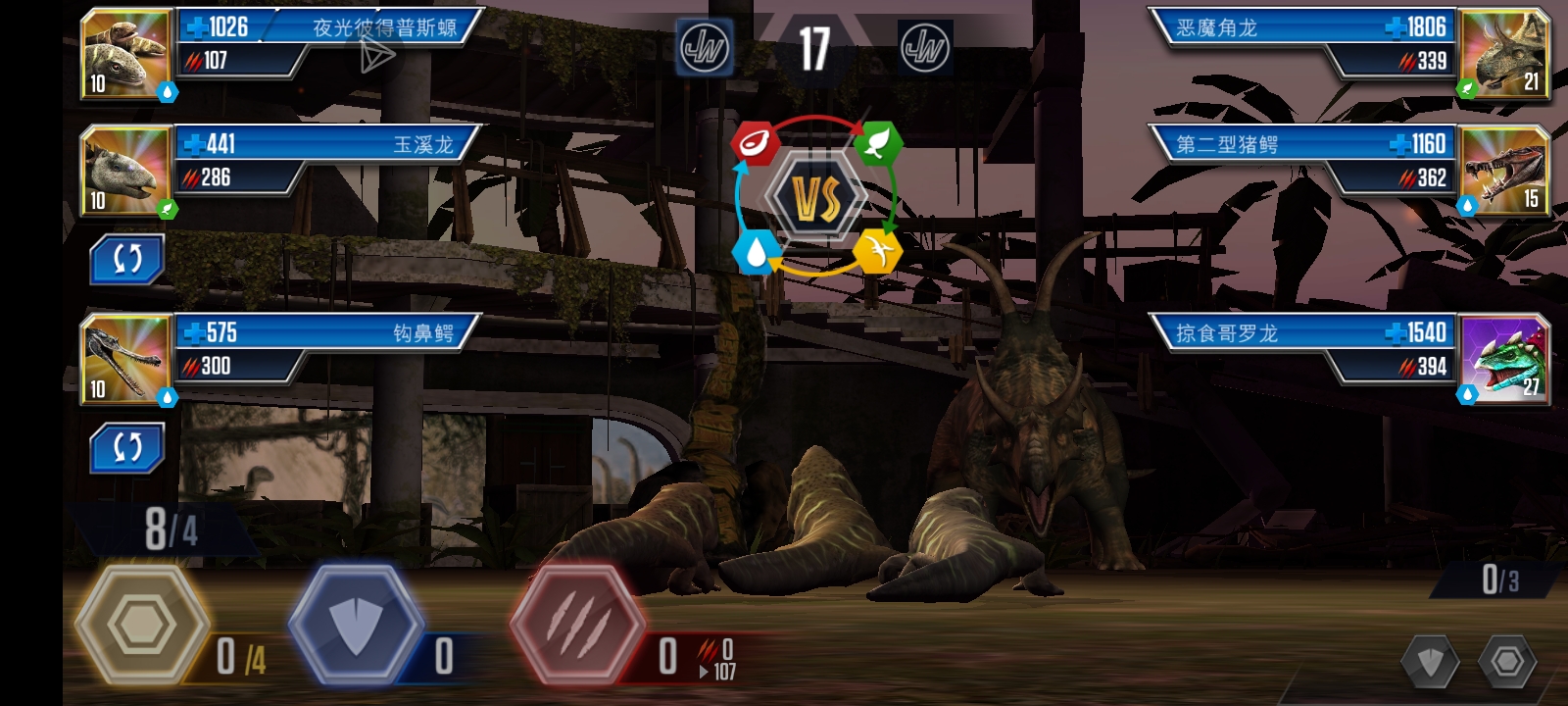Inspect the enemy 恶魔角龙 portrait
Viewport: 1568px width, 706px height.
point(1504,54)
